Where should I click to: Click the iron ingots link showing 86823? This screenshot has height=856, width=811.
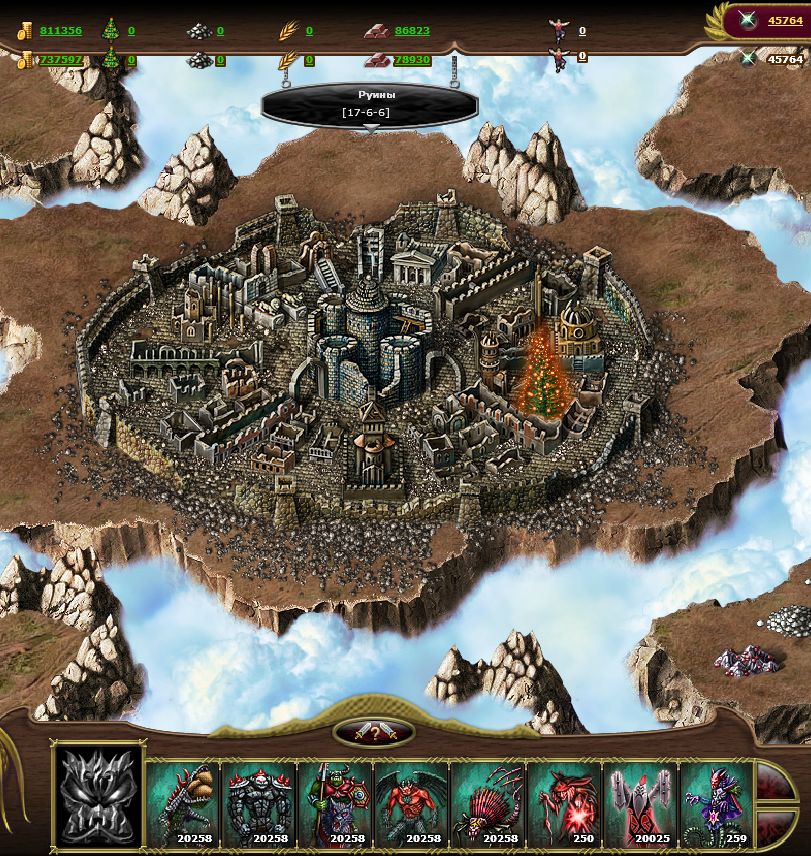click(x=412, y=31)
